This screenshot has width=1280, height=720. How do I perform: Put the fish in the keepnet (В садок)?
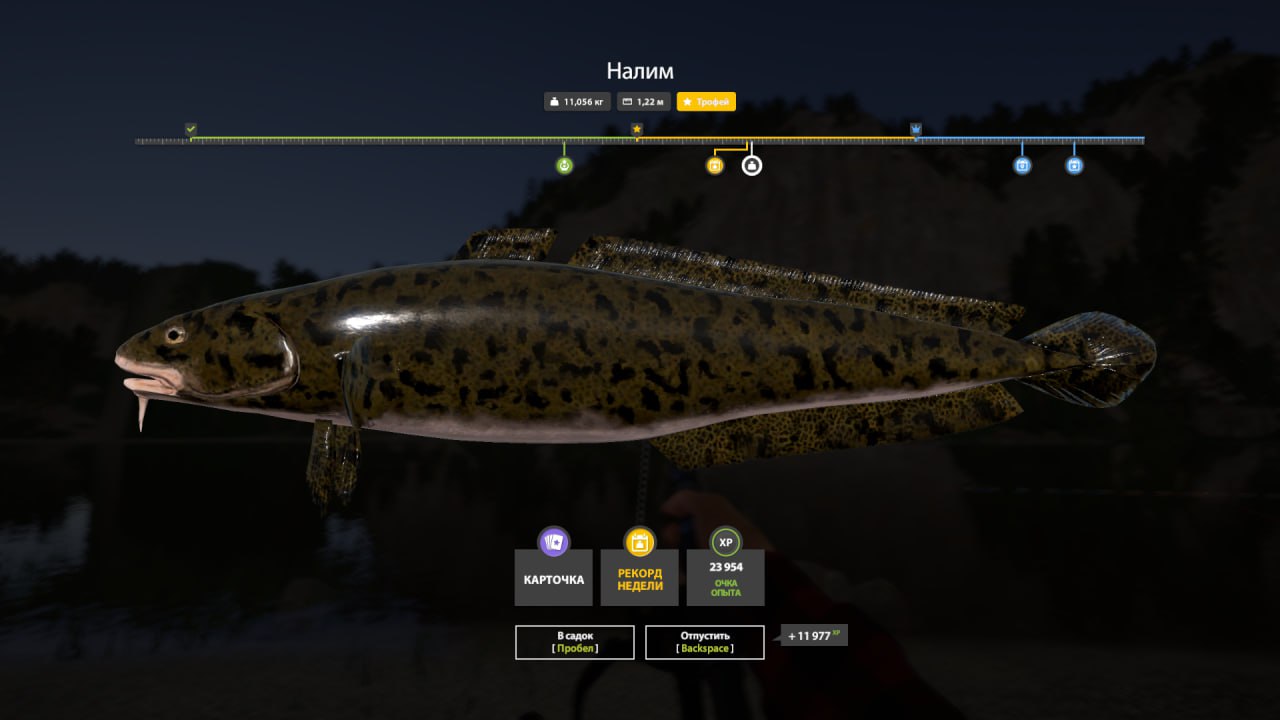(x=574, y=642)
